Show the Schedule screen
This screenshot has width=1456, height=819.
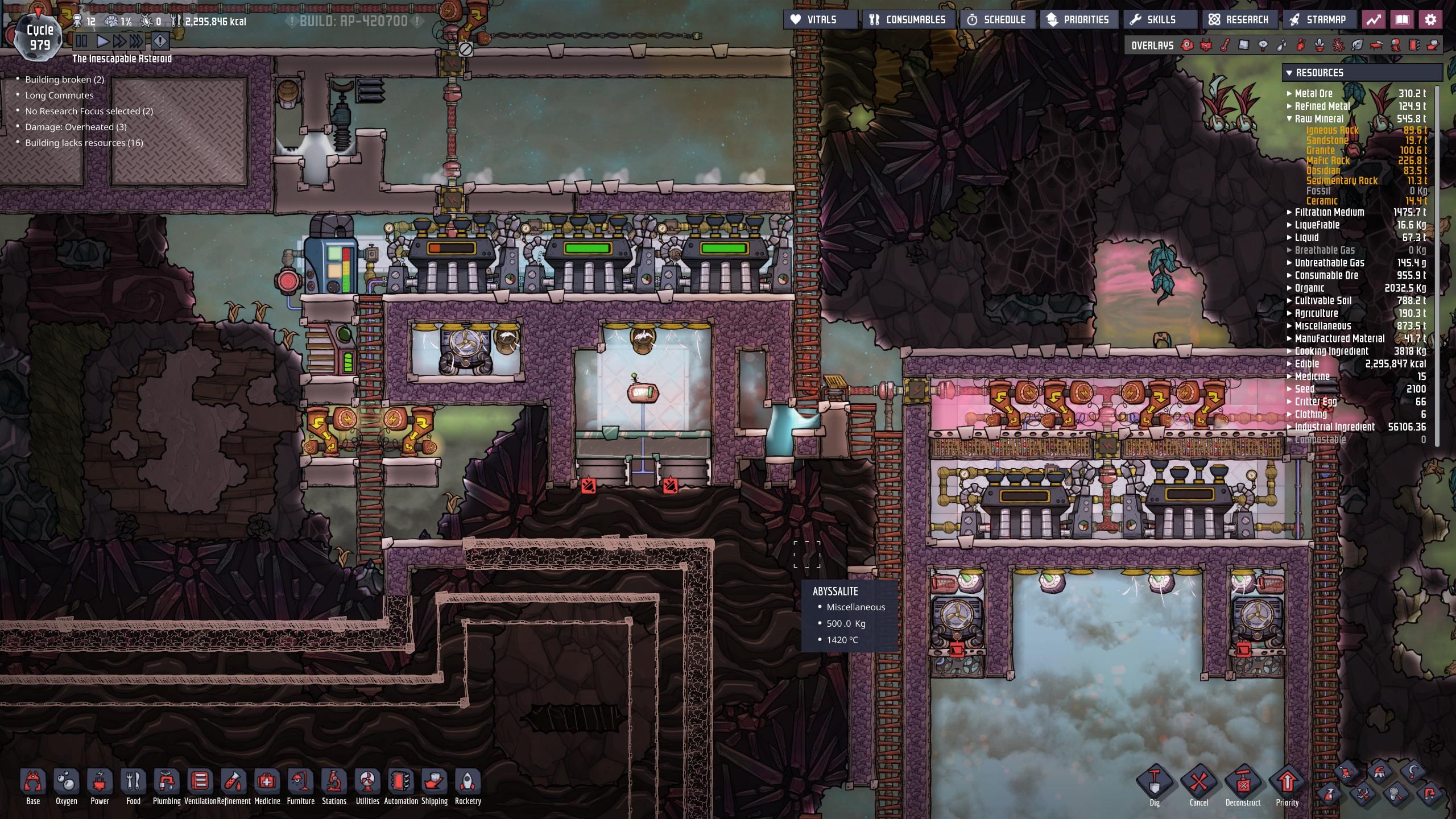tap(996, 19)
